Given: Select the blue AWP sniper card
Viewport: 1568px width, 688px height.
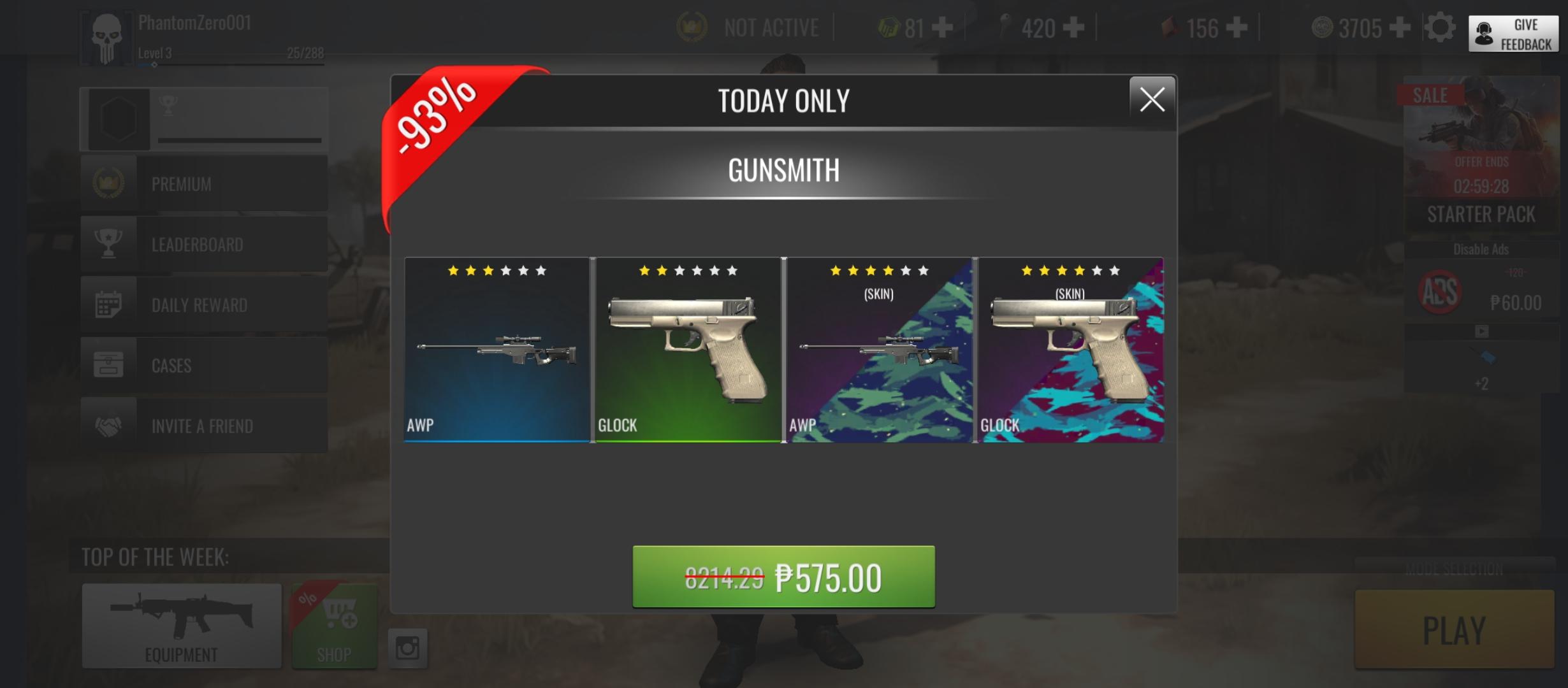Looking at the screenshot, I should (497, 350).
